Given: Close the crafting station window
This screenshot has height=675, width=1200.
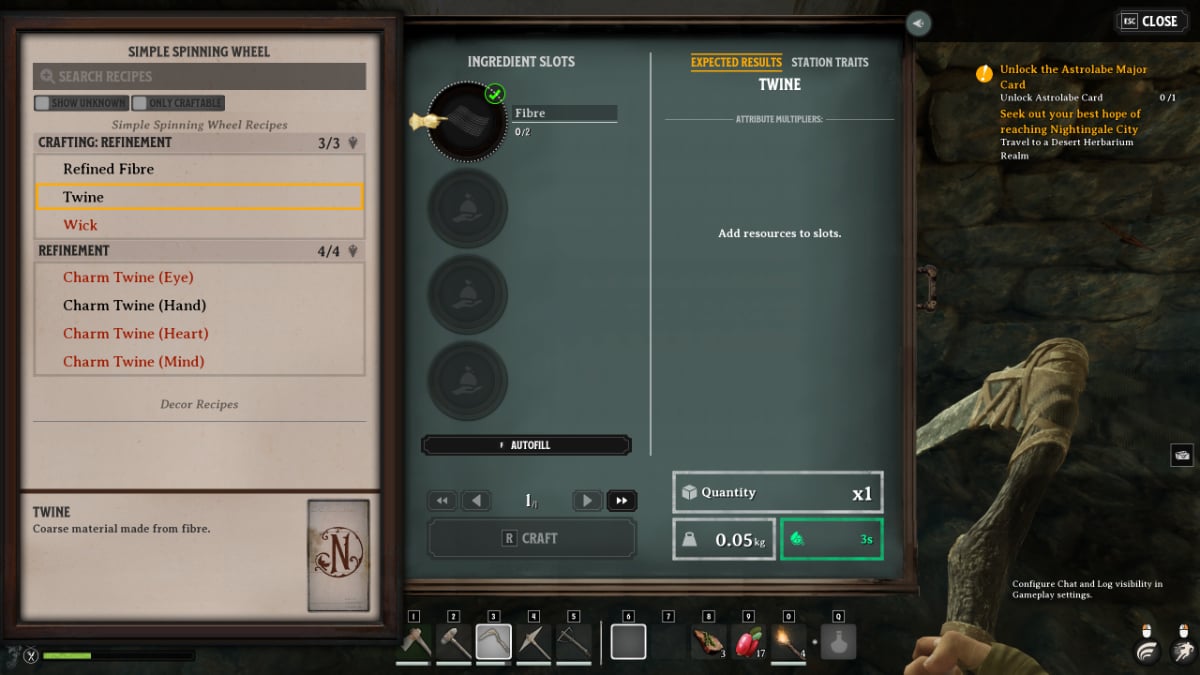Looking at the screenshot, I should tap(1149, 21).
